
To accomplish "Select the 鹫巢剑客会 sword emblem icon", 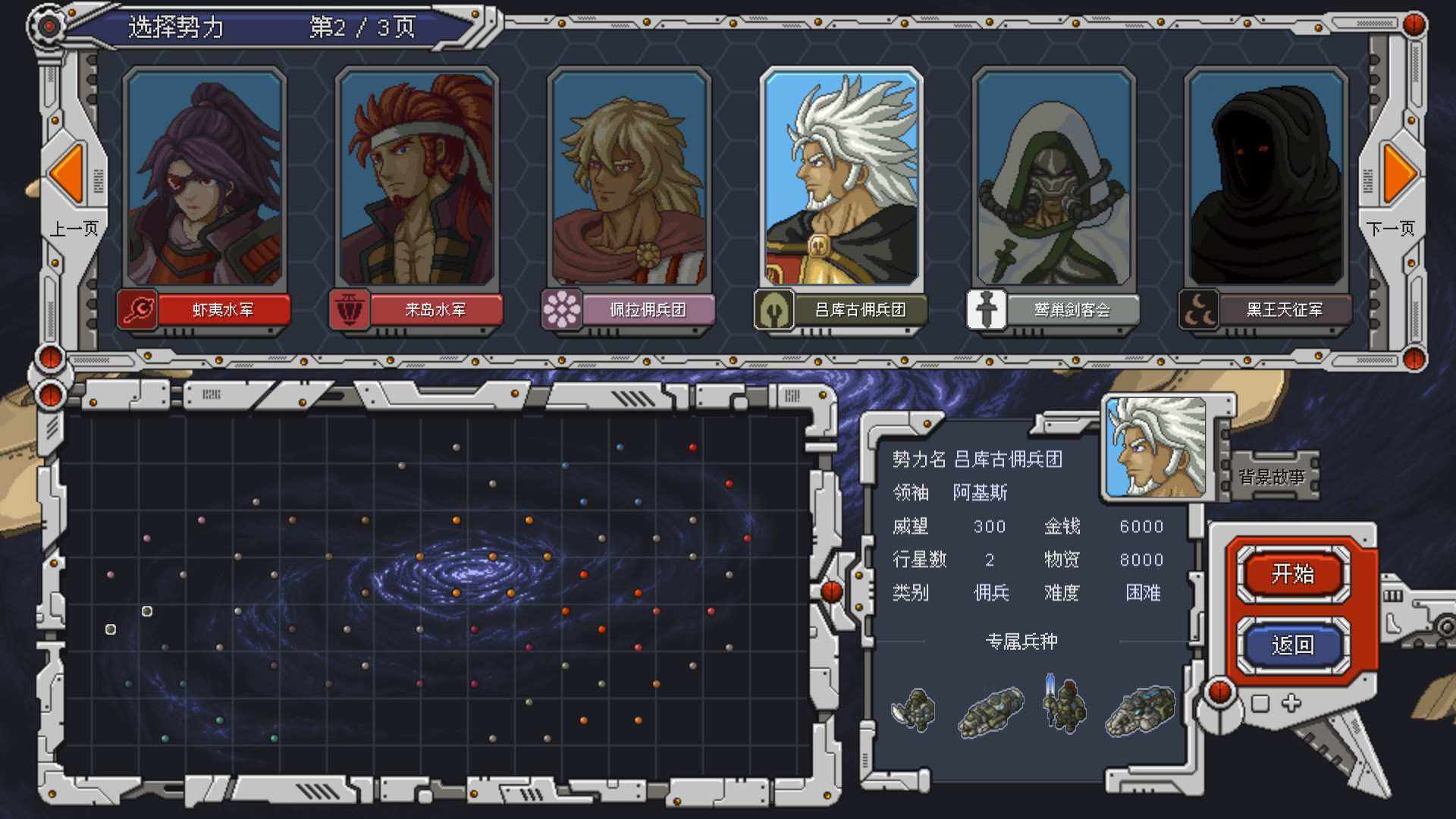I will point(986,309).
